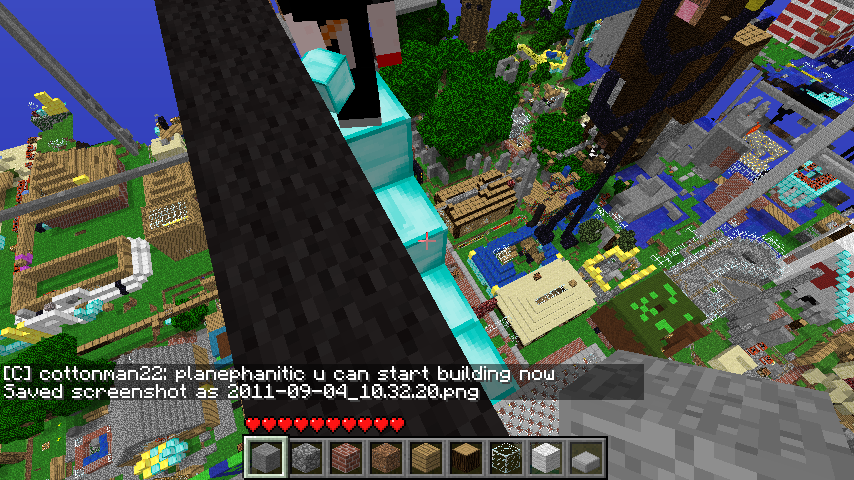Switch to the oak log slot
The image size is (854, 480).
click(466, 458)
